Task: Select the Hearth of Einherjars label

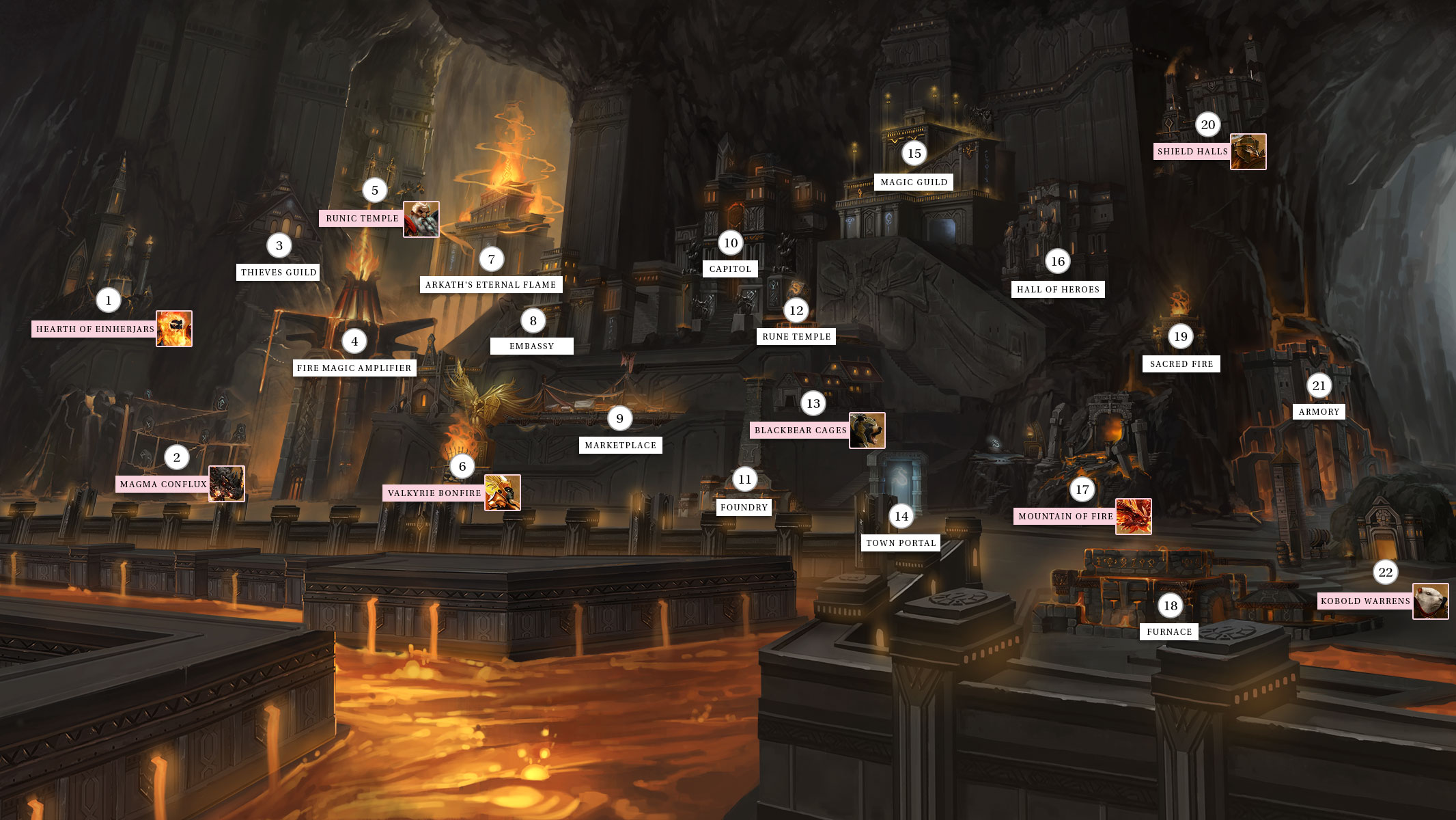Action: [95, 329]
